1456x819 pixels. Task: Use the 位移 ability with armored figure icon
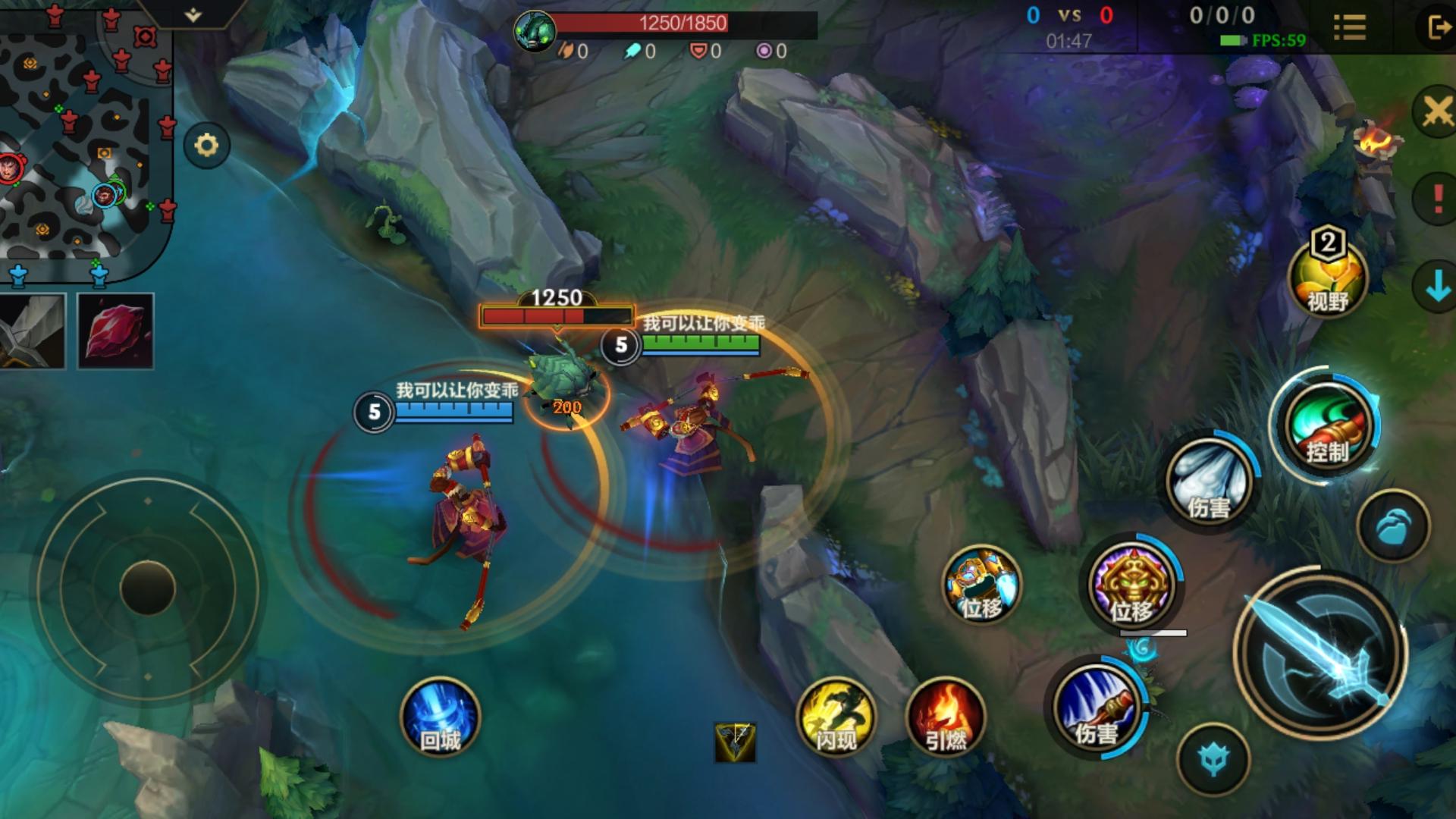coord(981,585)
